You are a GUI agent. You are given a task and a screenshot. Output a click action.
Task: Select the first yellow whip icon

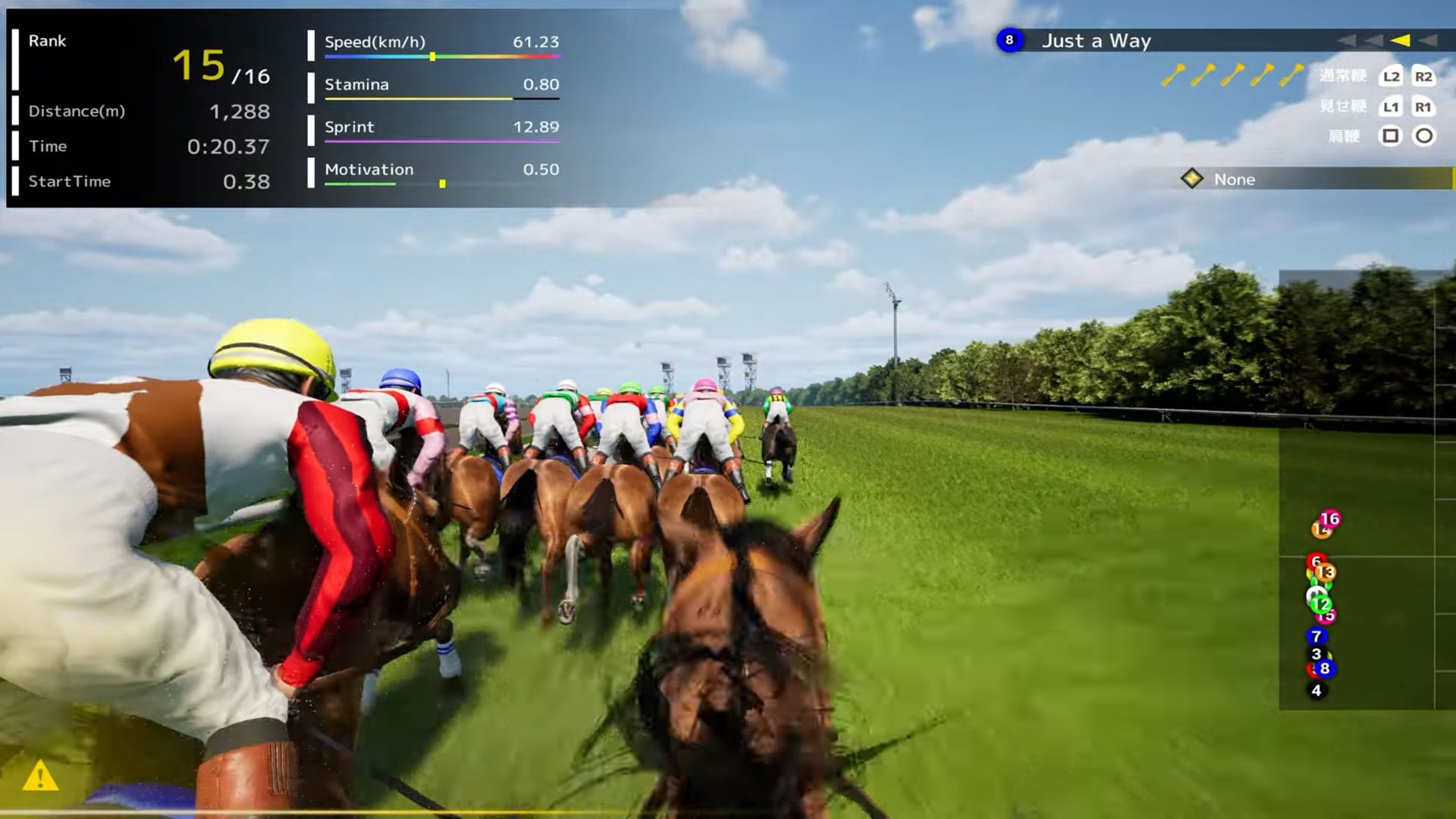1175,74
